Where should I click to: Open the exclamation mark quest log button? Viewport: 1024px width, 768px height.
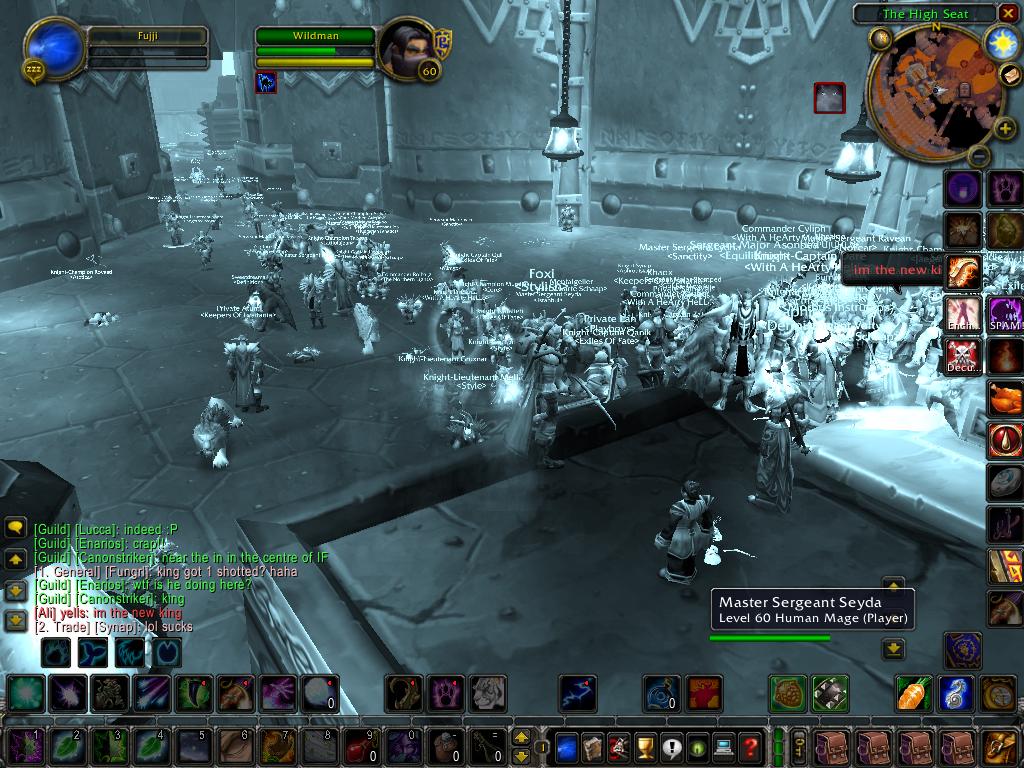tap(670, 746)
